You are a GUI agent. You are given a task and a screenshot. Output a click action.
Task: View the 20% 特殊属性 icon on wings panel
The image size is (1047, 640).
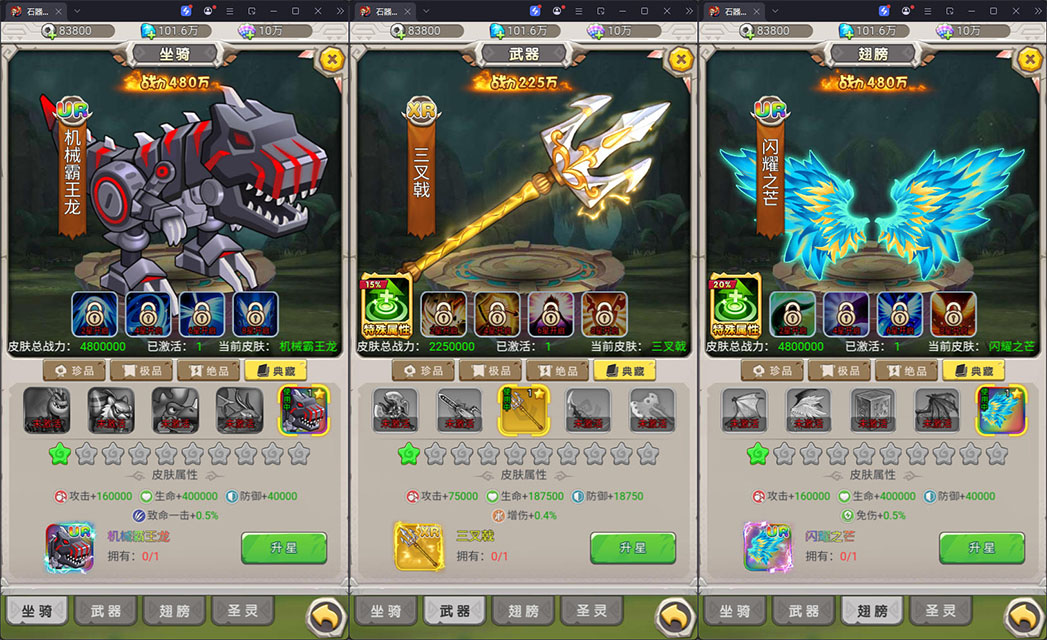[x=735, y=305]
